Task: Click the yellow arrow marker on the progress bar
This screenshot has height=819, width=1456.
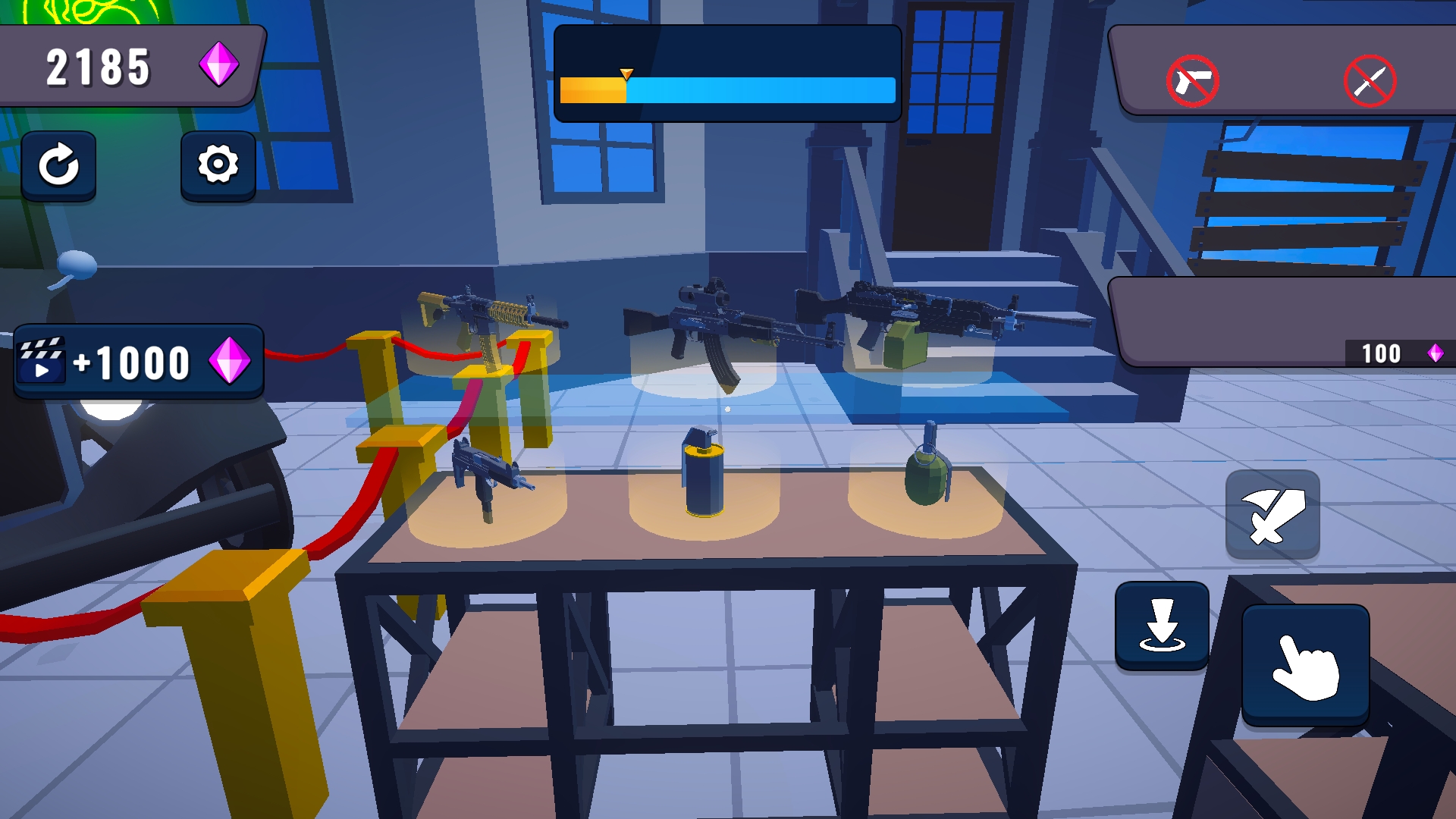Action: [x=626, y=74]
